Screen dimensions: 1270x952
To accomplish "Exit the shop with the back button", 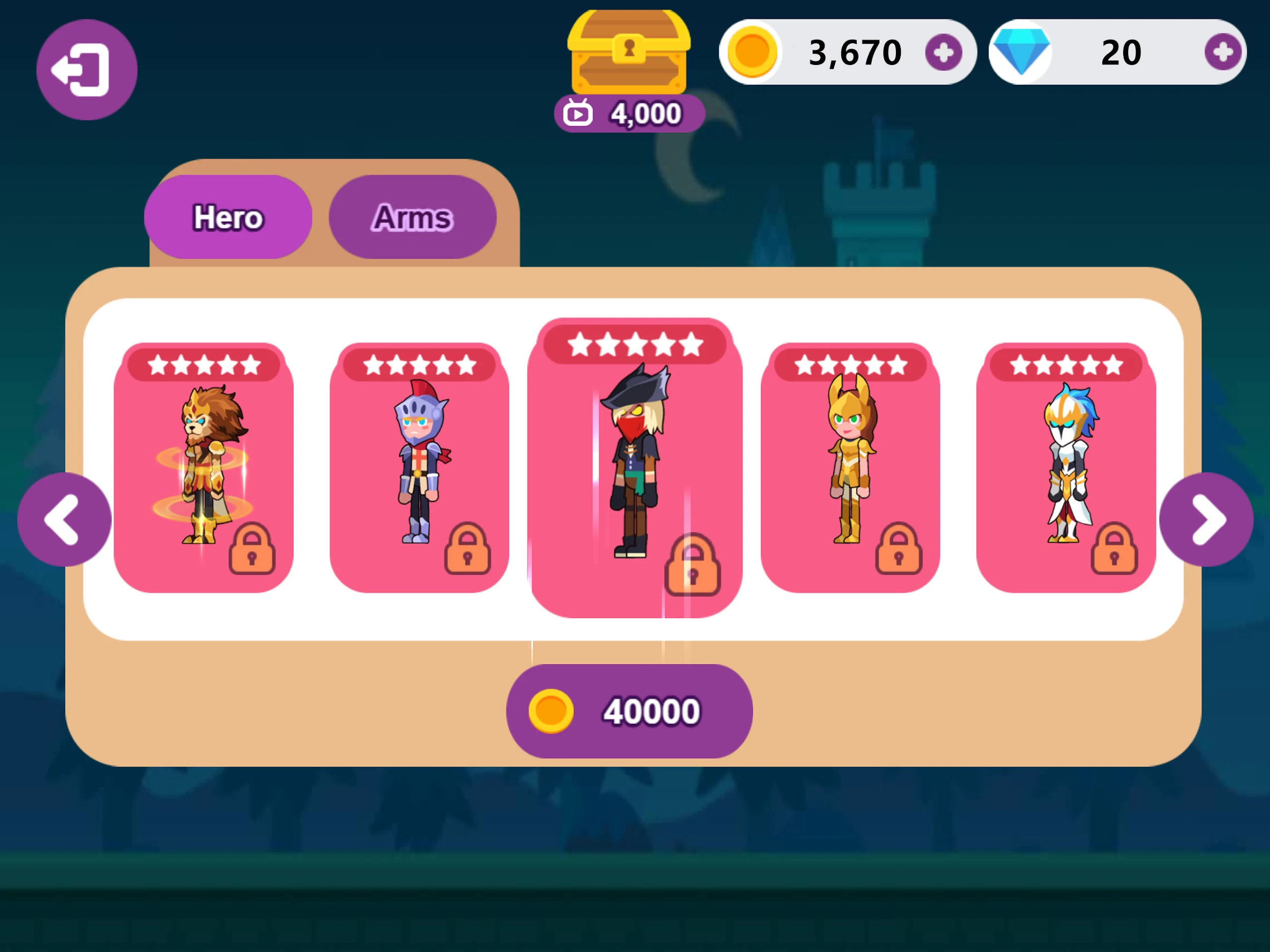I will [87, 69].
